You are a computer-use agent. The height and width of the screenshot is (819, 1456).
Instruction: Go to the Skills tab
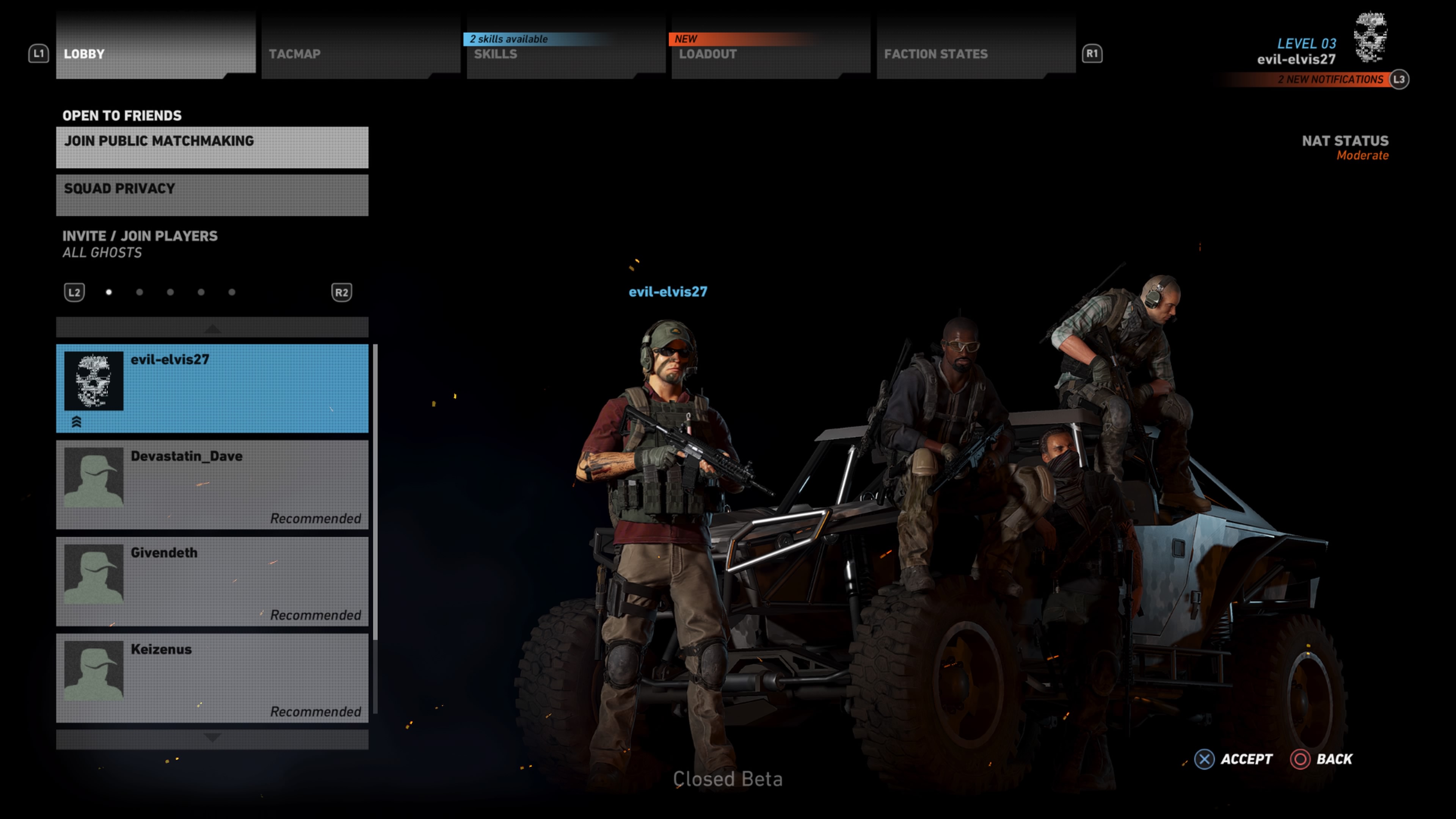[x=565, y=53]
